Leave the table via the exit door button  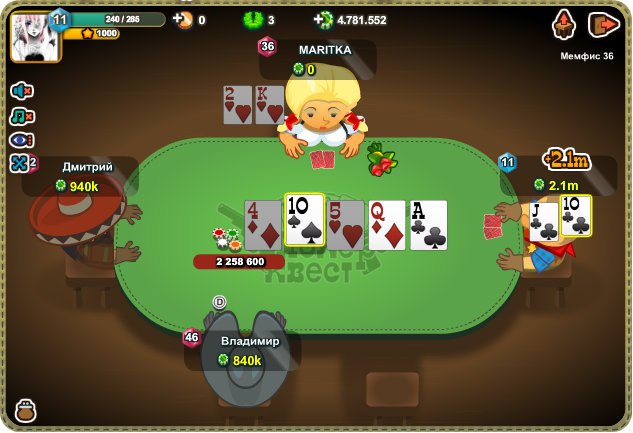tap(603, 24)
